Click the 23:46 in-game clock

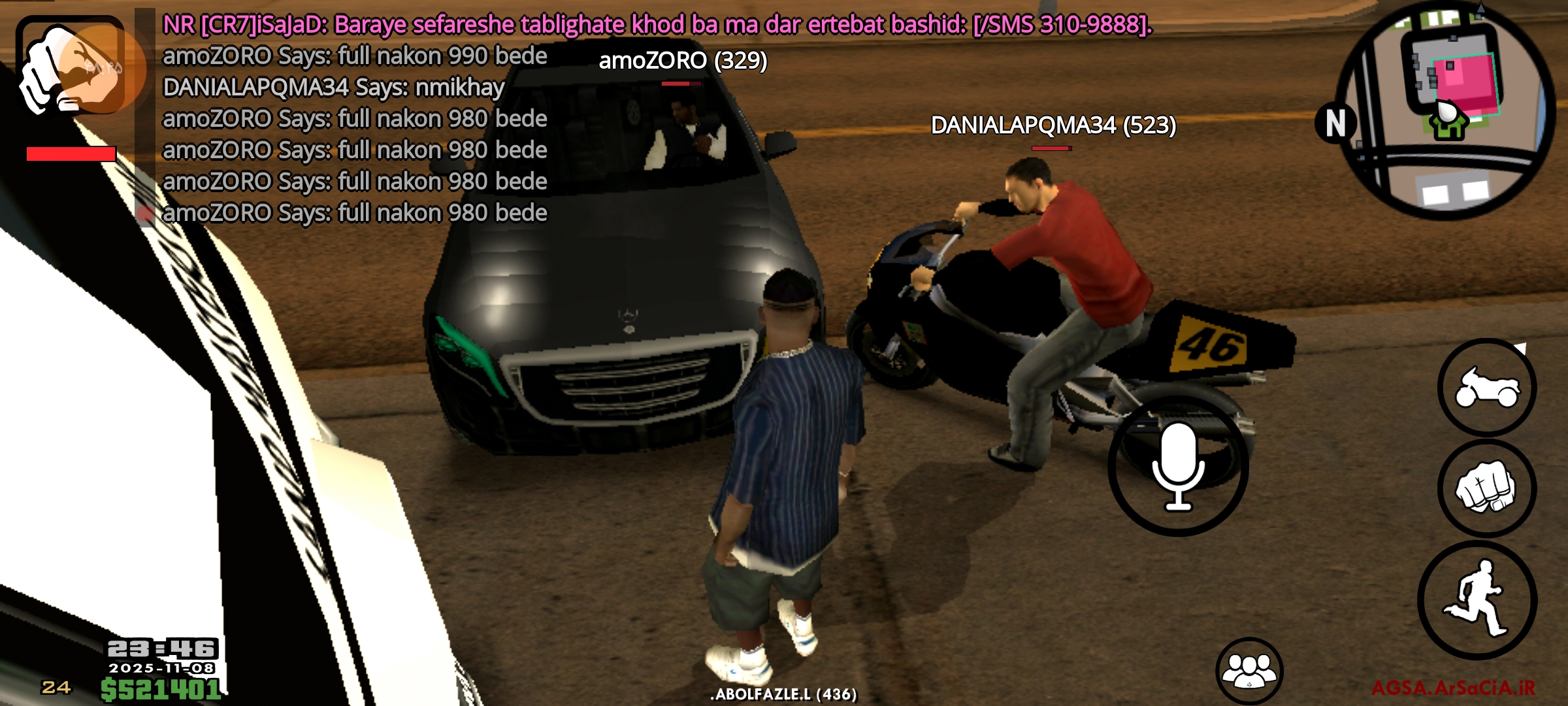[x=161, y=647]
